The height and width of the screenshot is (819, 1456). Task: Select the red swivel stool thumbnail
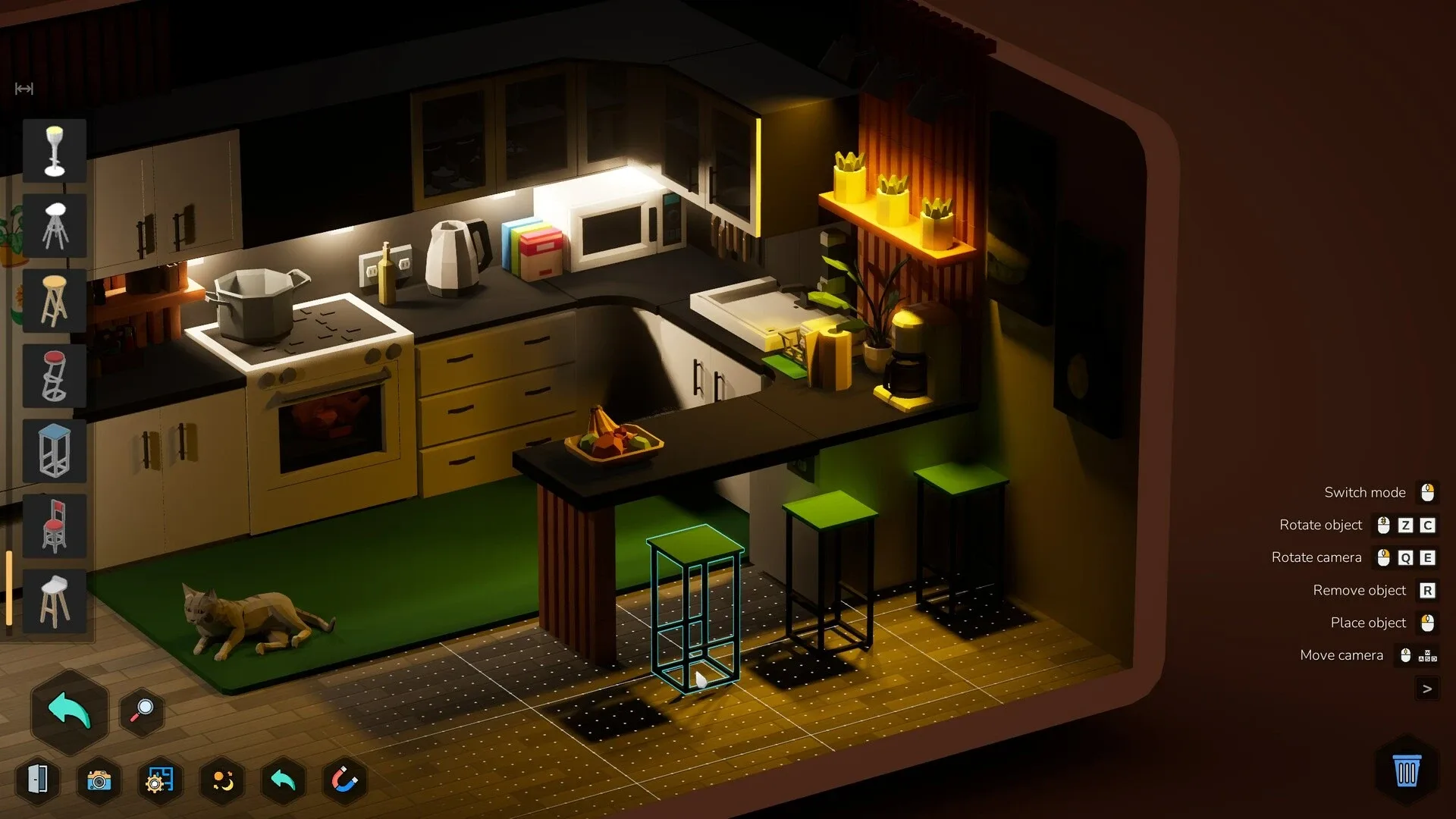[x=55, y=375]
